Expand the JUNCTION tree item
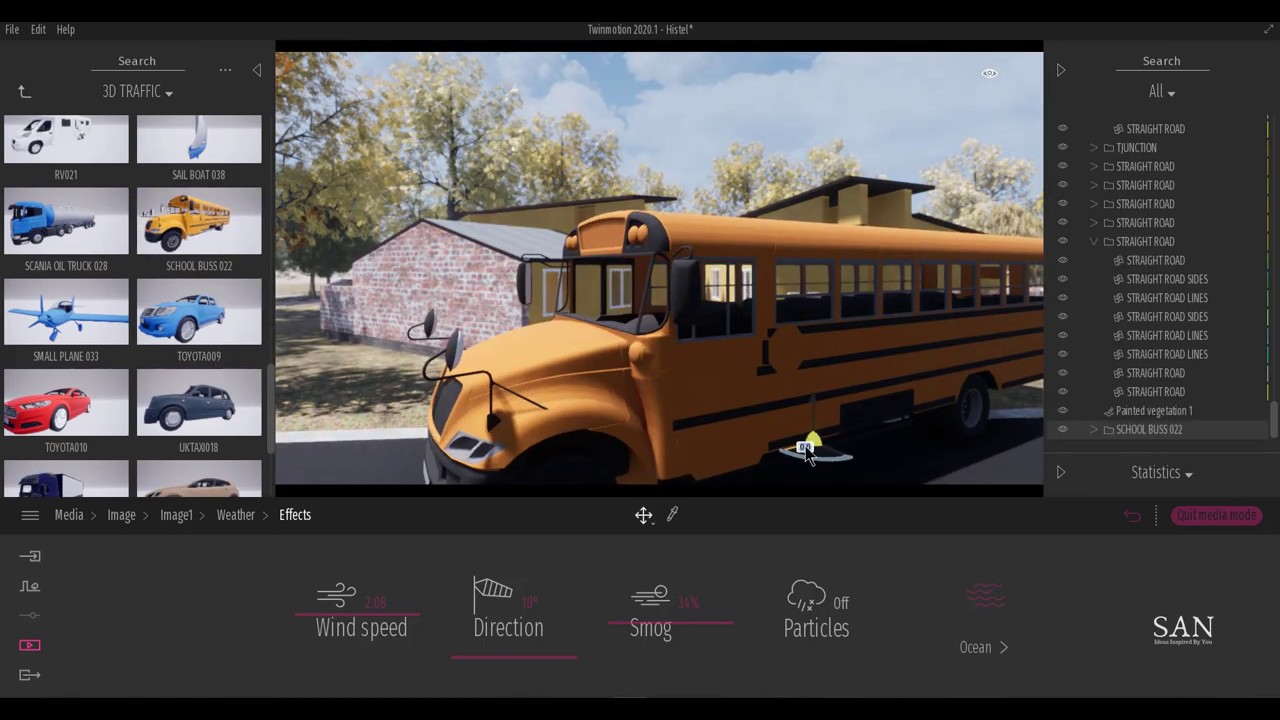This screenshot has height=720, width=1280. (x=1093, y=147)
